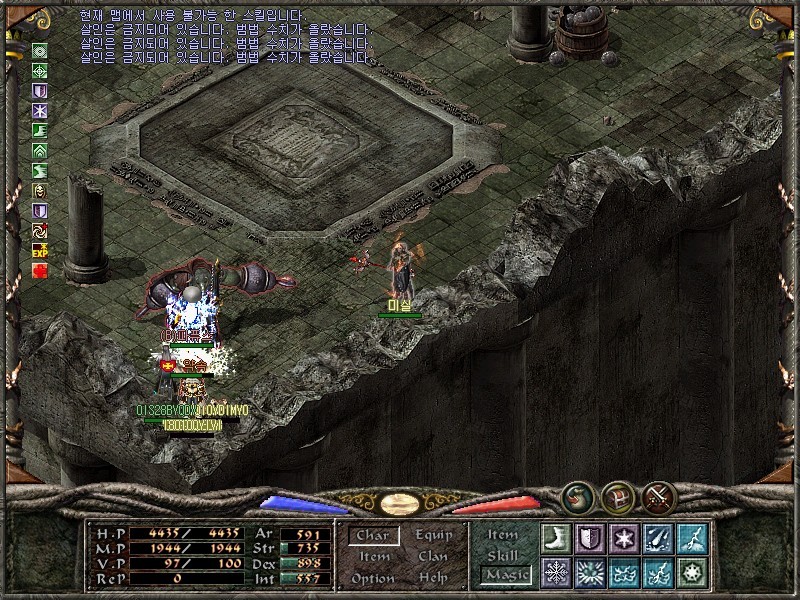Viewport: 800px width, 600px height.
Task: Toggle the crossed swords combat button
Action: tap(660, 496)
